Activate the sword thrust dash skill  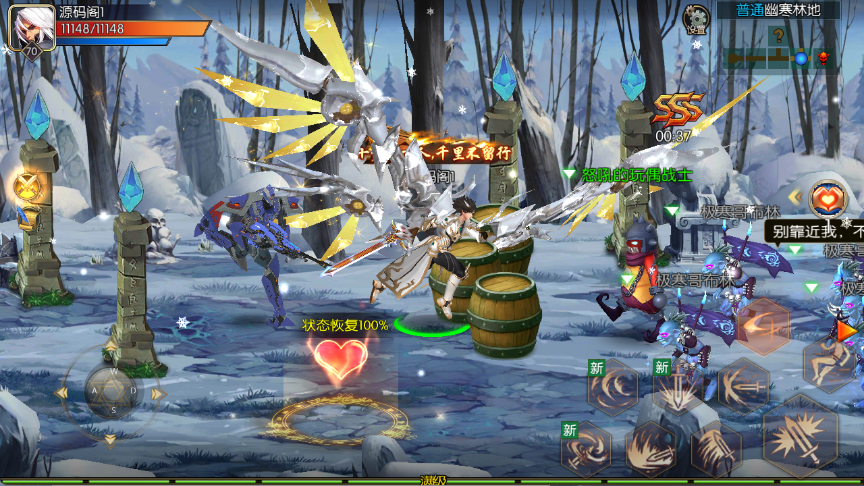(742, 385)
